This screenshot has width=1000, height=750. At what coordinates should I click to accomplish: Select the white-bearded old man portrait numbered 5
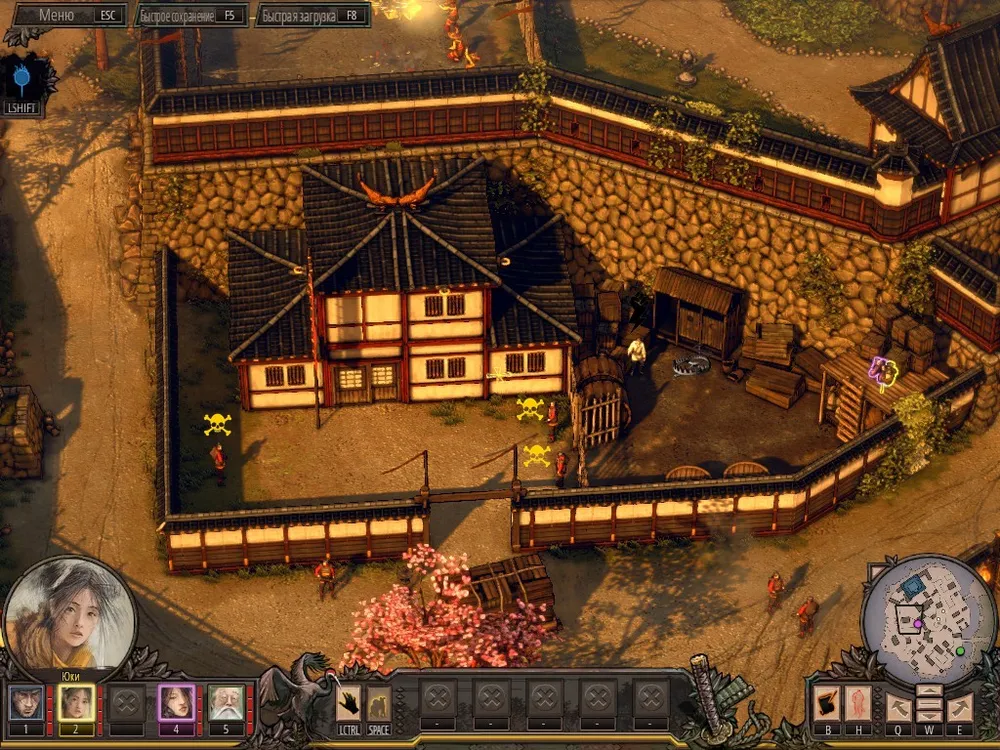pos(227,703)
